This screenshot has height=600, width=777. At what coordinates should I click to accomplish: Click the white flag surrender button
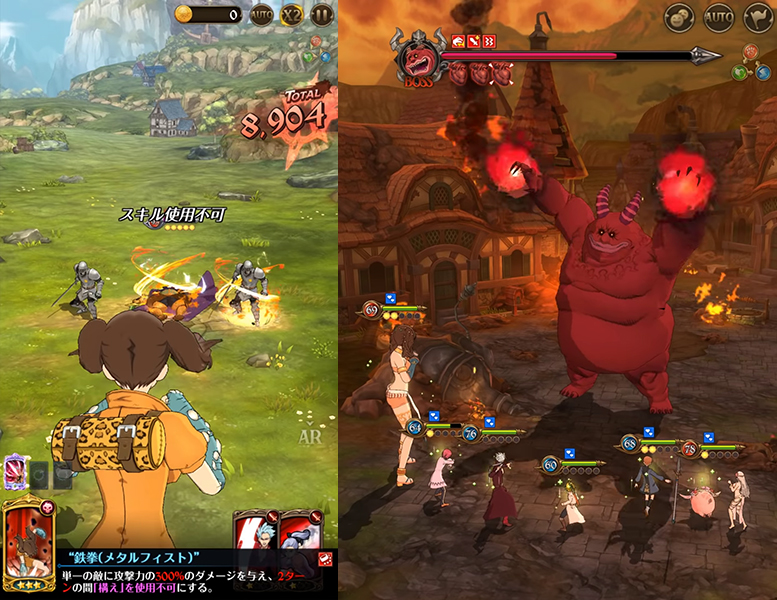[758, 17]
